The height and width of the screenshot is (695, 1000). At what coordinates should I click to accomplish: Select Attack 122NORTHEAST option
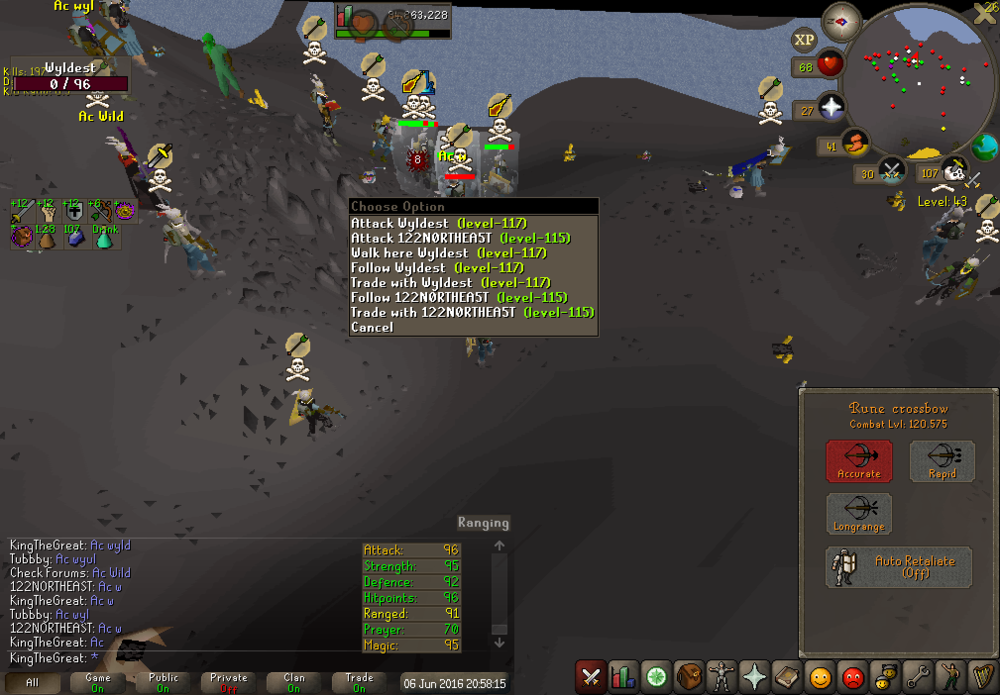tap(460, 238)
